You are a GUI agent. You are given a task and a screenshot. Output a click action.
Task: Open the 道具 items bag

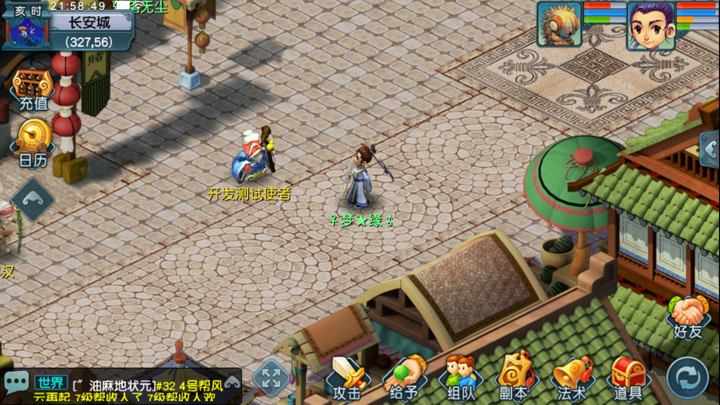coord(629,378)
